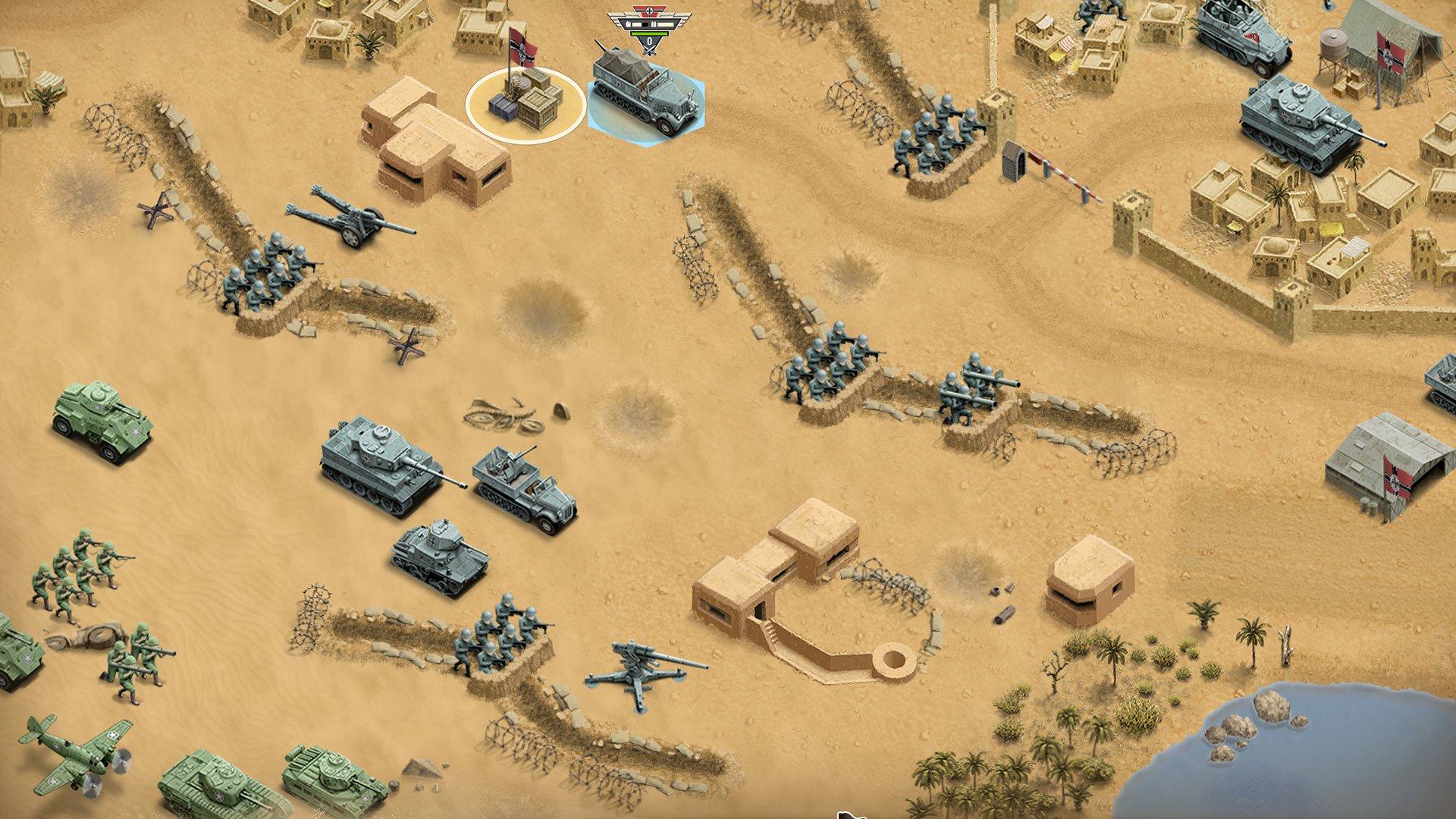This screenshot has height=819, width=1456.
Task: Click the green health bar on the selected unit badge
Action: coord(649,34)
